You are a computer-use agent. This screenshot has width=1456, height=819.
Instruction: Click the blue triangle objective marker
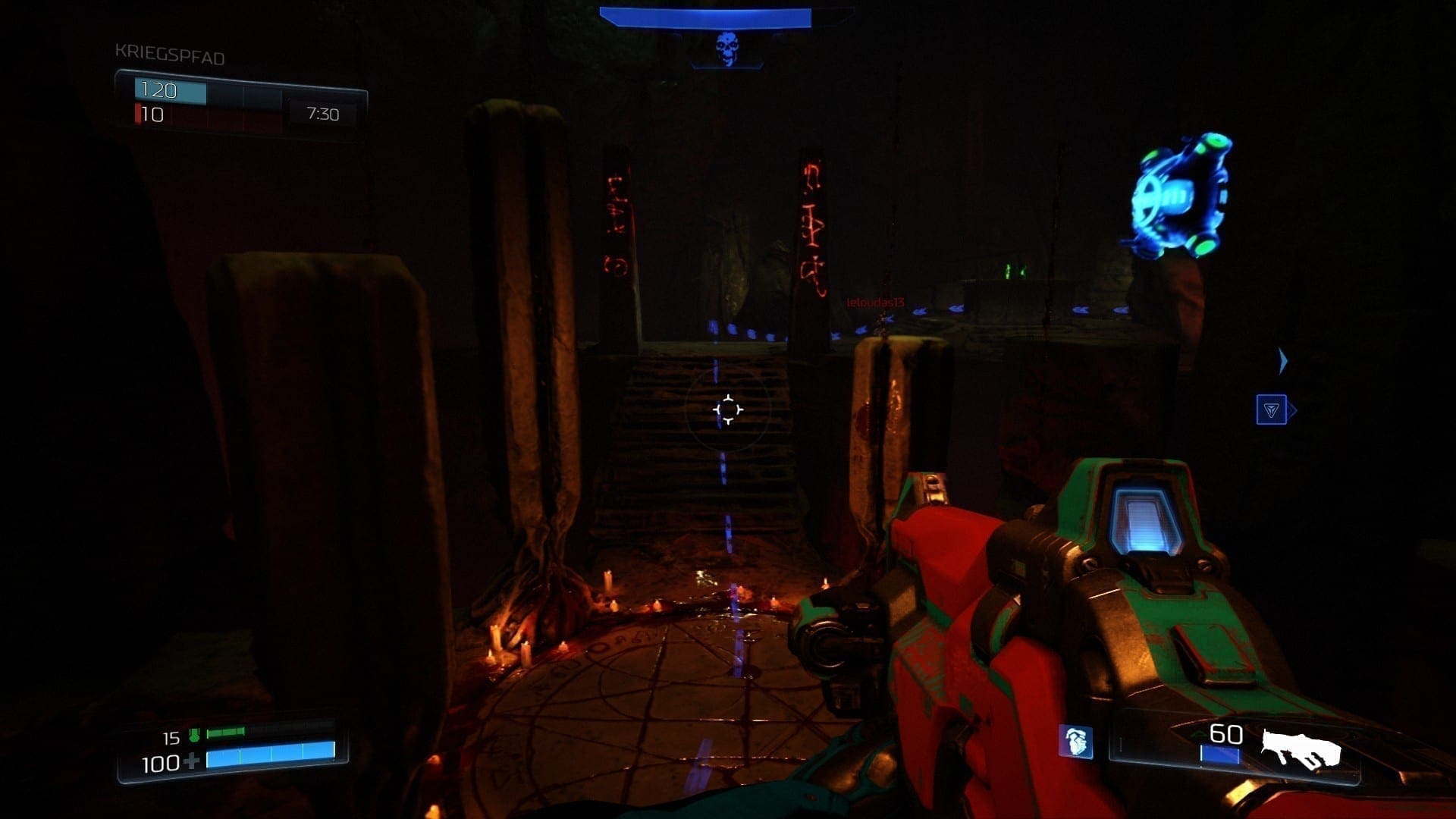tap(1271, 410)
